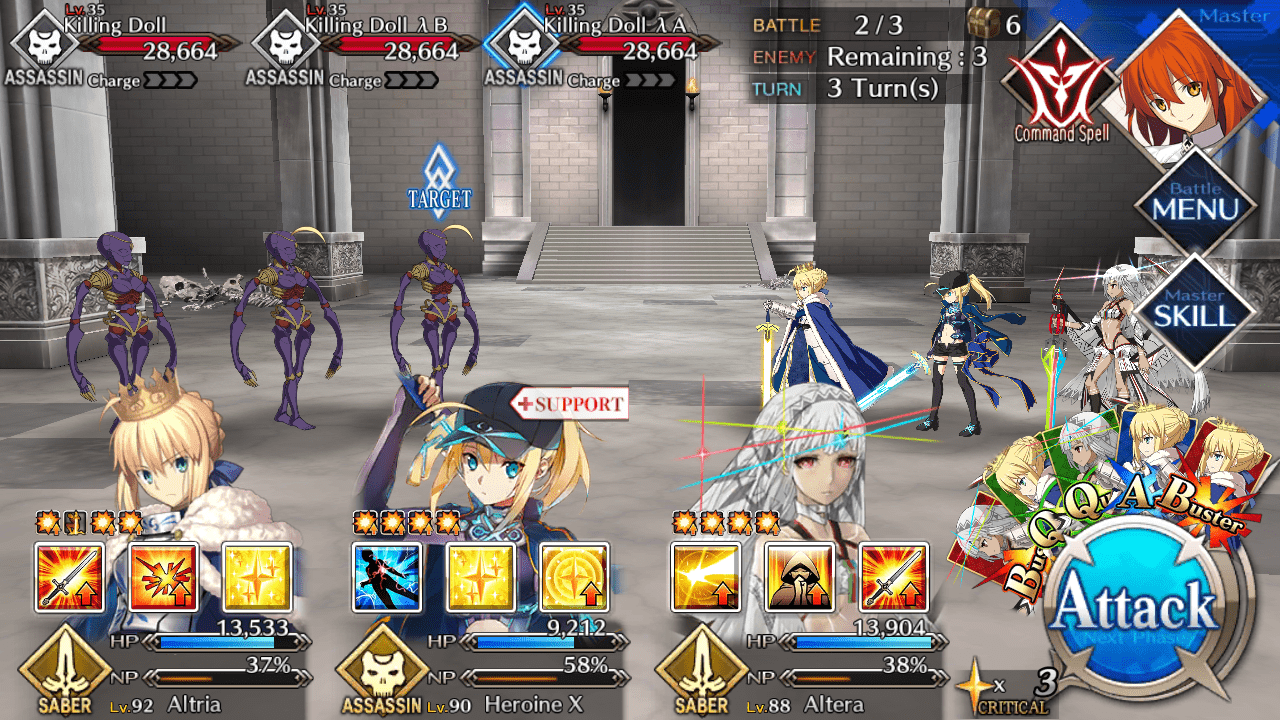Open Altria's Saber class status panel
The width and height of the screenshot is (1280, 720).
64,673
